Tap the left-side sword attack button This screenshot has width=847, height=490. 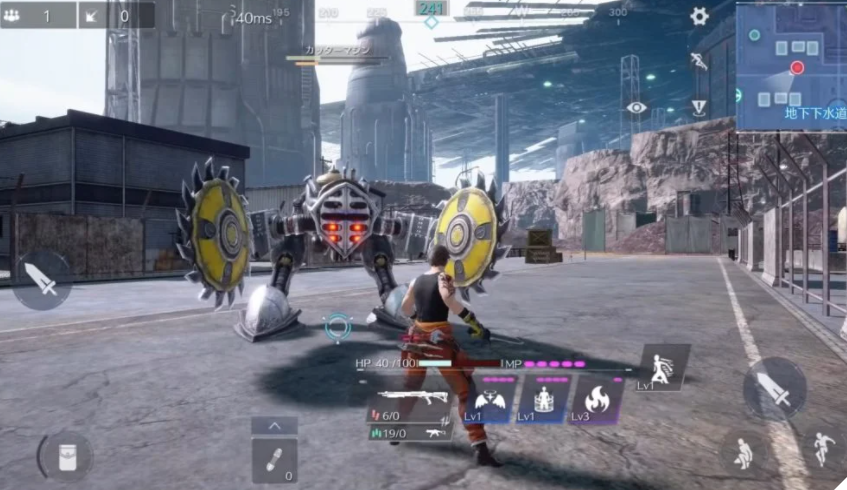pos(42,280)
